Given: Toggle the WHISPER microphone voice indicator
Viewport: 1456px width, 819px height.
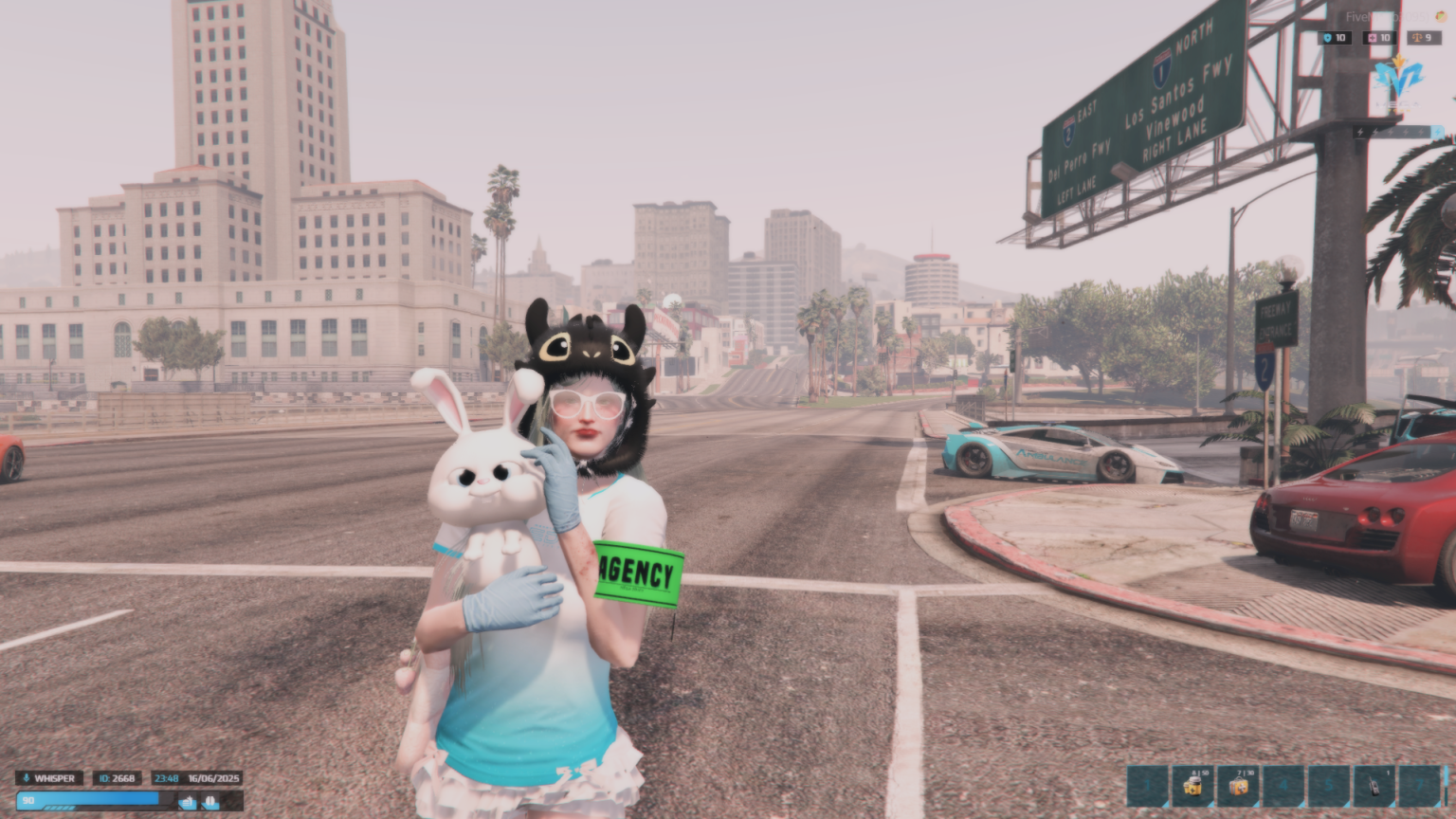Looking at the screenshot, I should [x=49, y=778].
